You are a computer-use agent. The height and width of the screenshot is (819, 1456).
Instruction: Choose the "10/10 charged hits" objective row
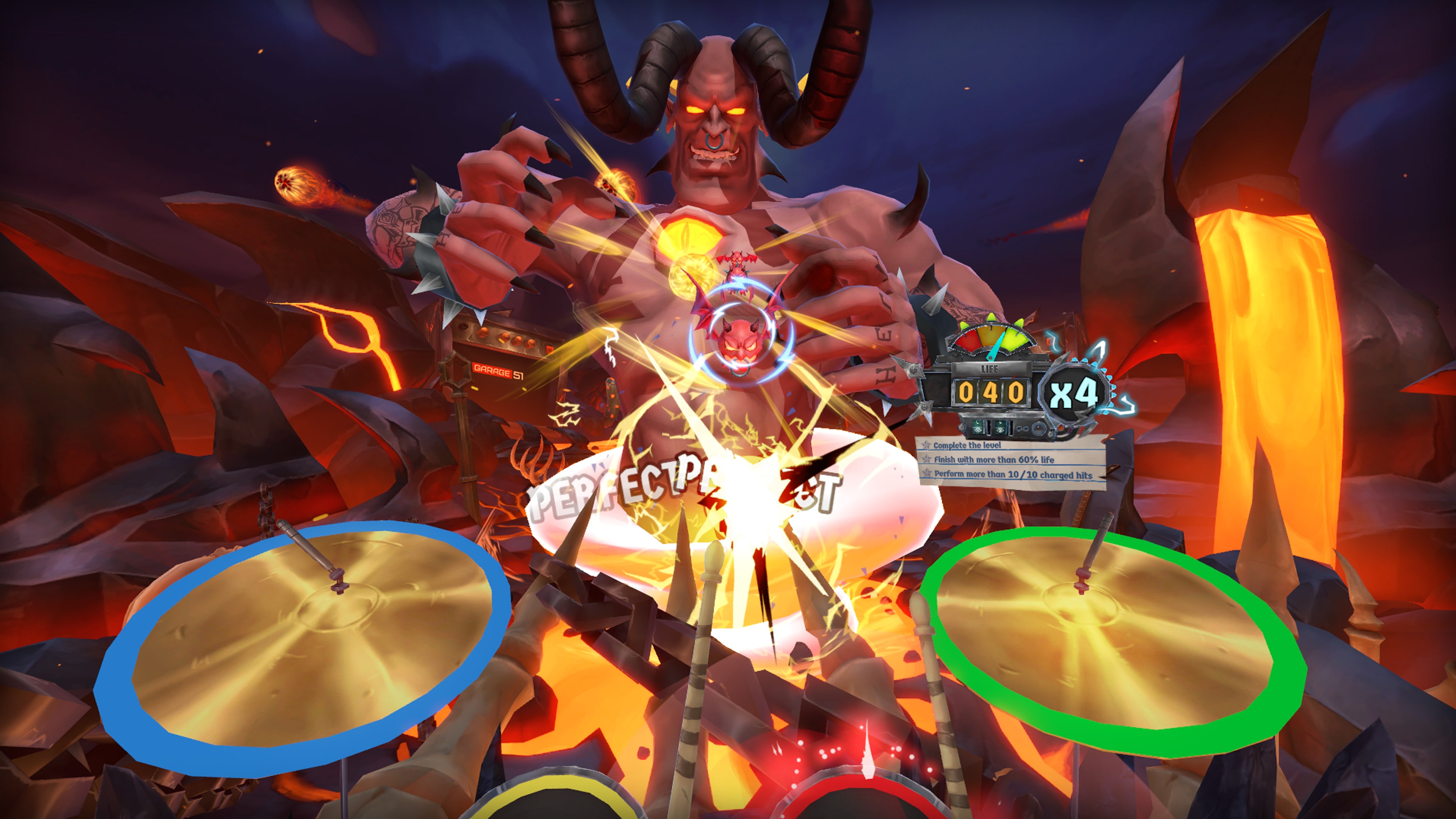1012,474
